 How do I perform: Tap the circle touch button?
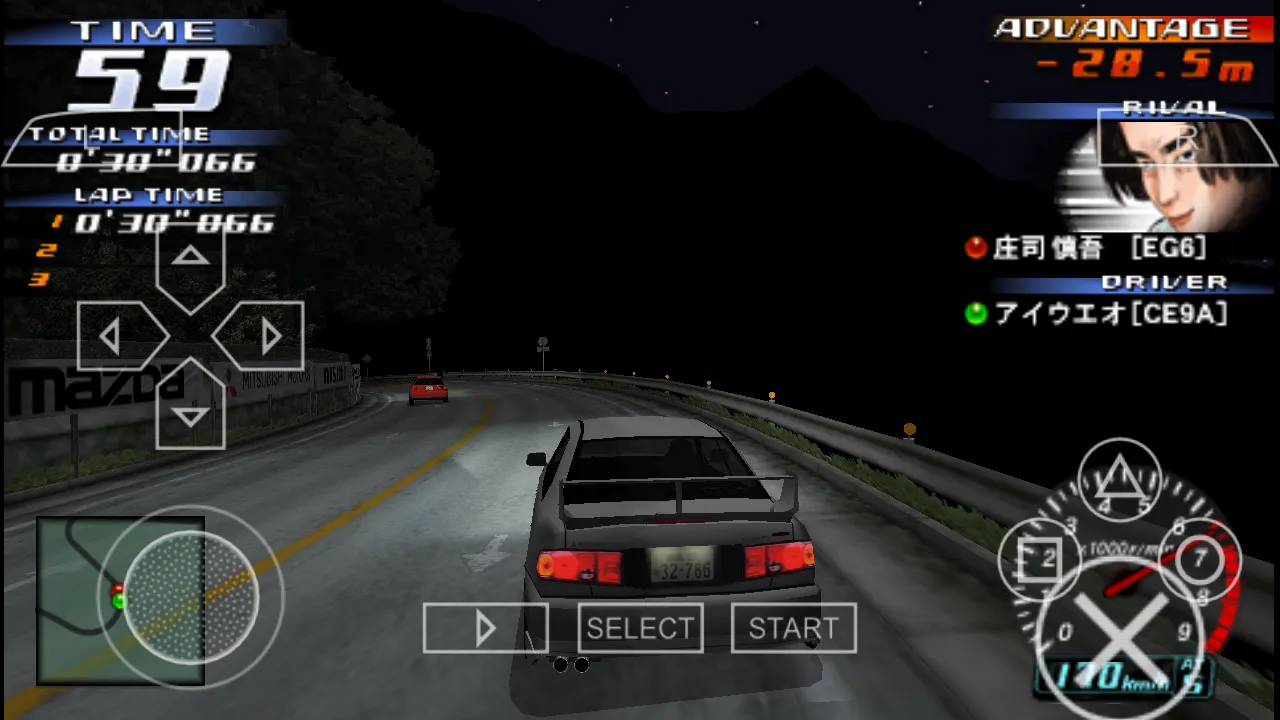coord(1198,558)
